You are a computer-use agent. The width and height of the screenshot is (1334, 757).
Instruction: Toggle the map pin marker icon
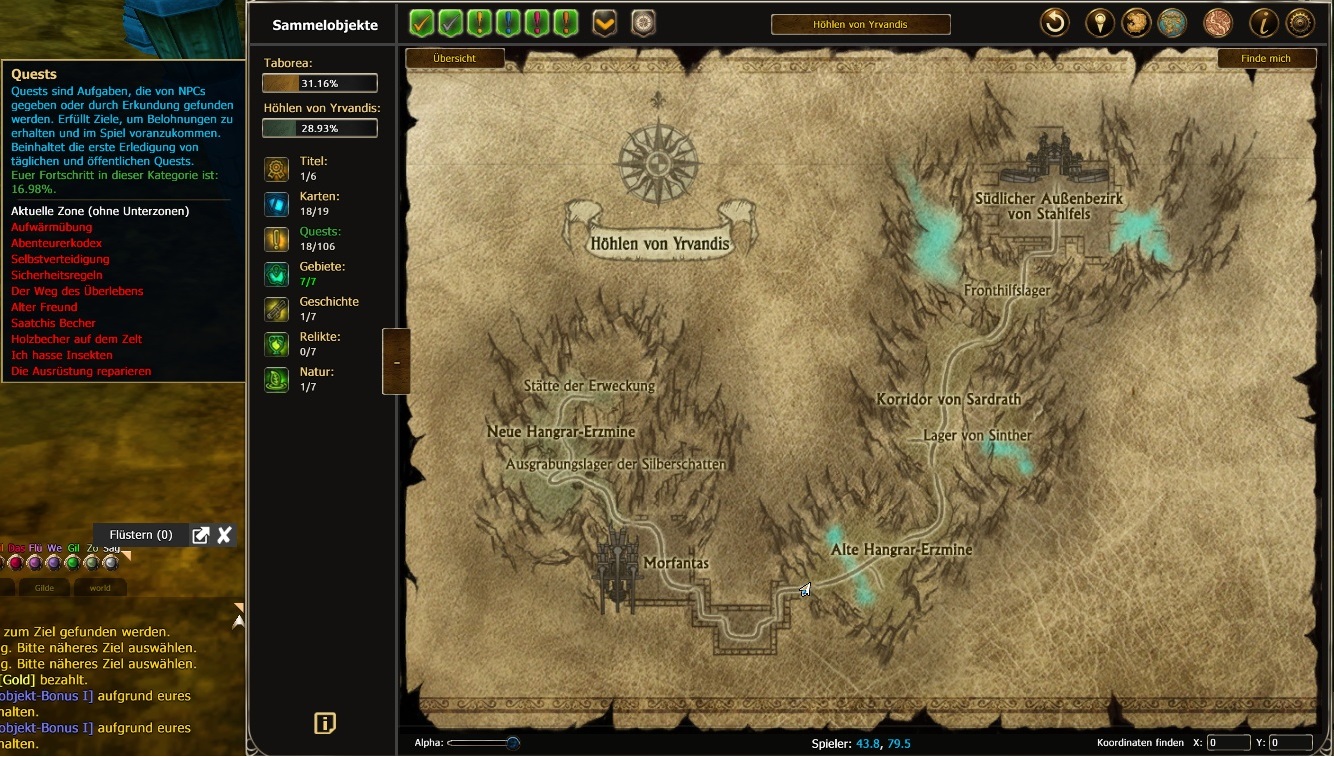tap(1099, 23)
